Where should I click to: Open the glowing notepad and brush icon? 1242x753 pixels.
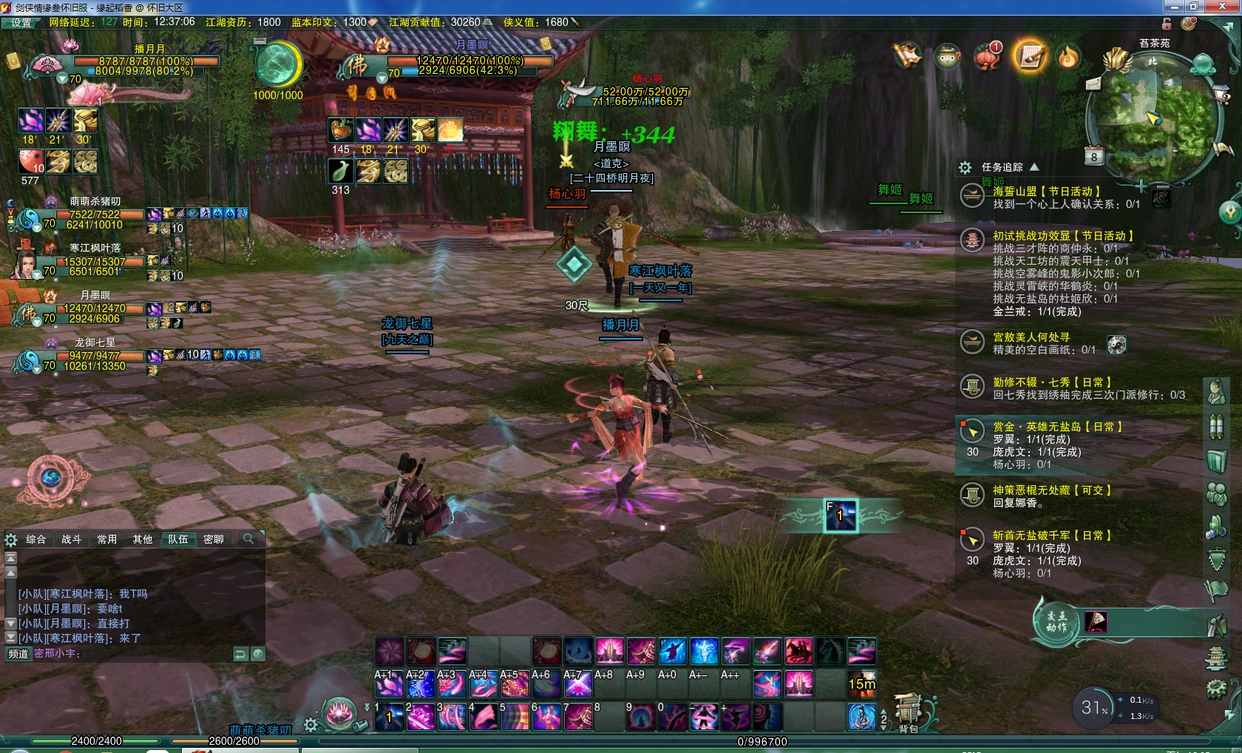1029,57
